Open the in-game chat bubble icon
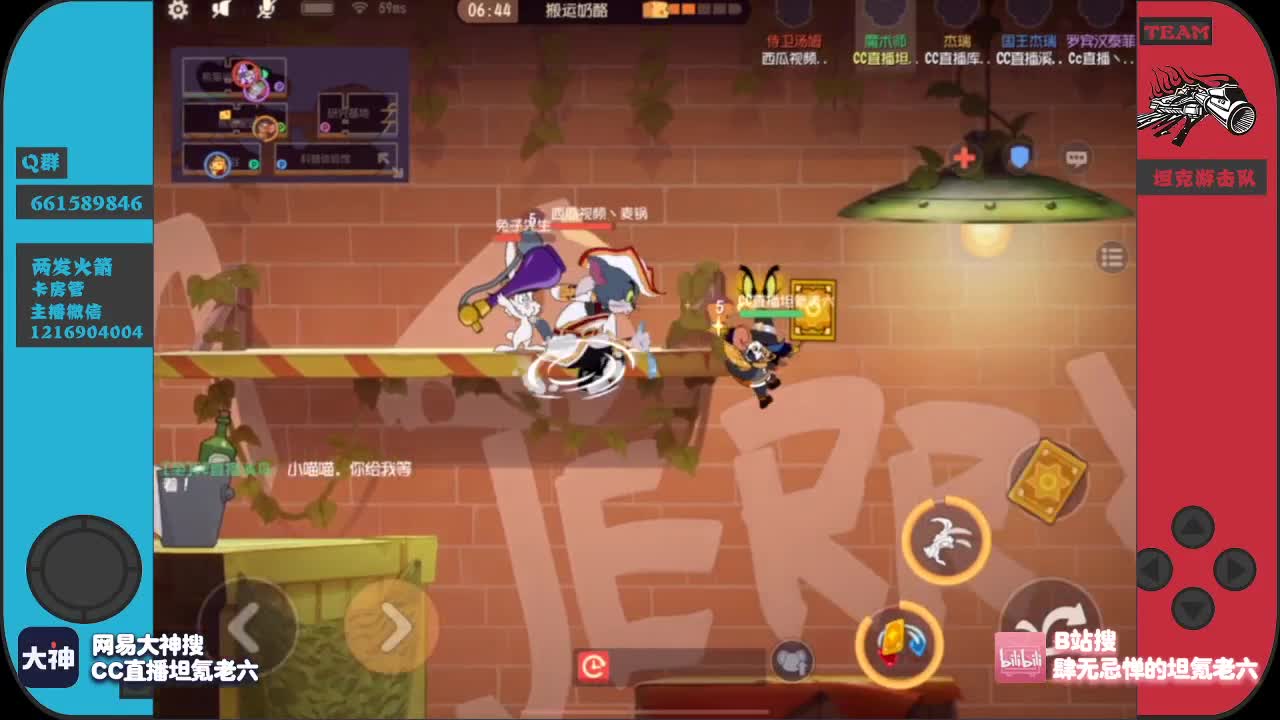 tap(1078, 158)
